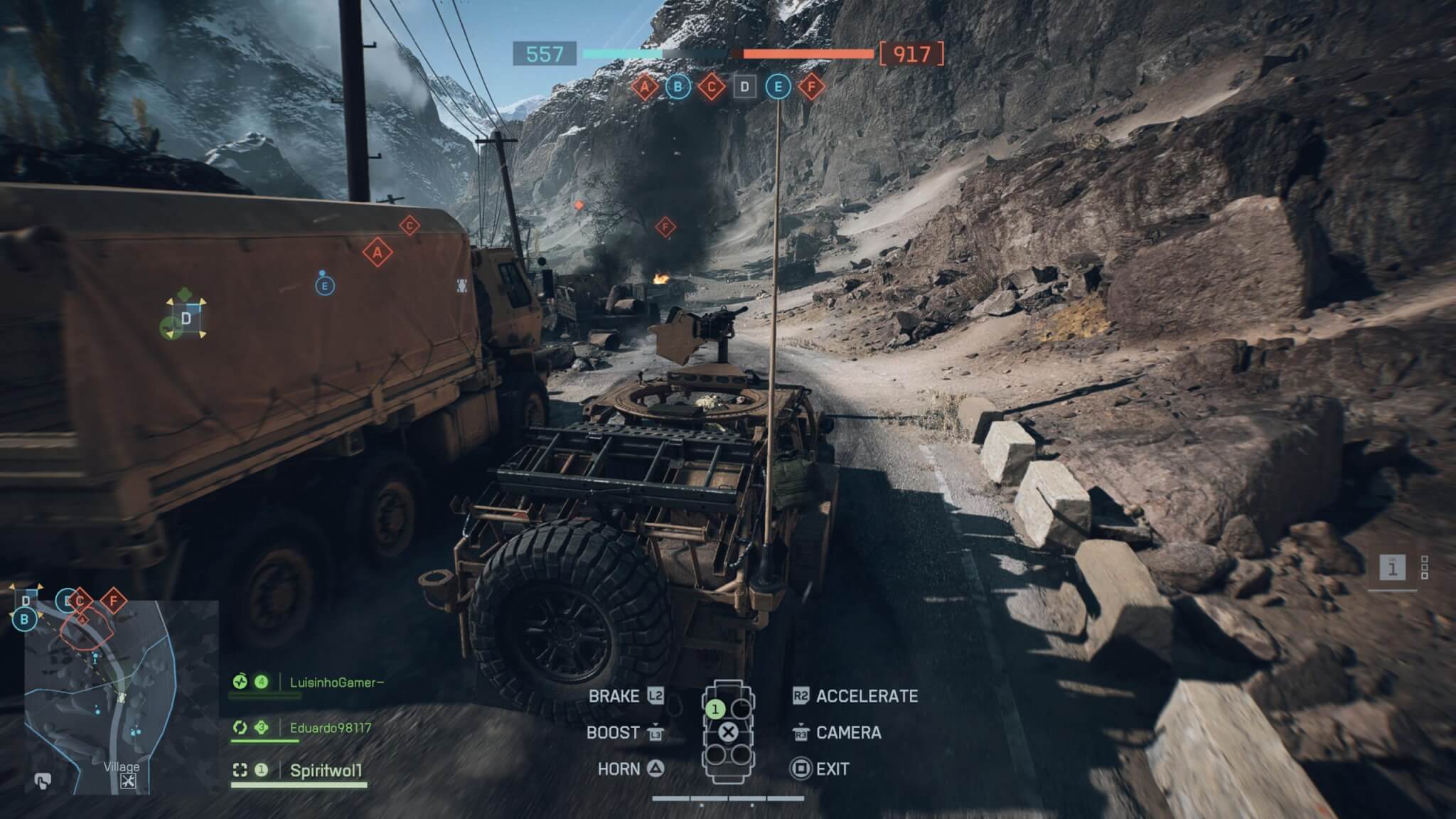Select neutral objective D in the top capture bar
Viewport: 1456px width, 819px height.
(x=744, y=87)
